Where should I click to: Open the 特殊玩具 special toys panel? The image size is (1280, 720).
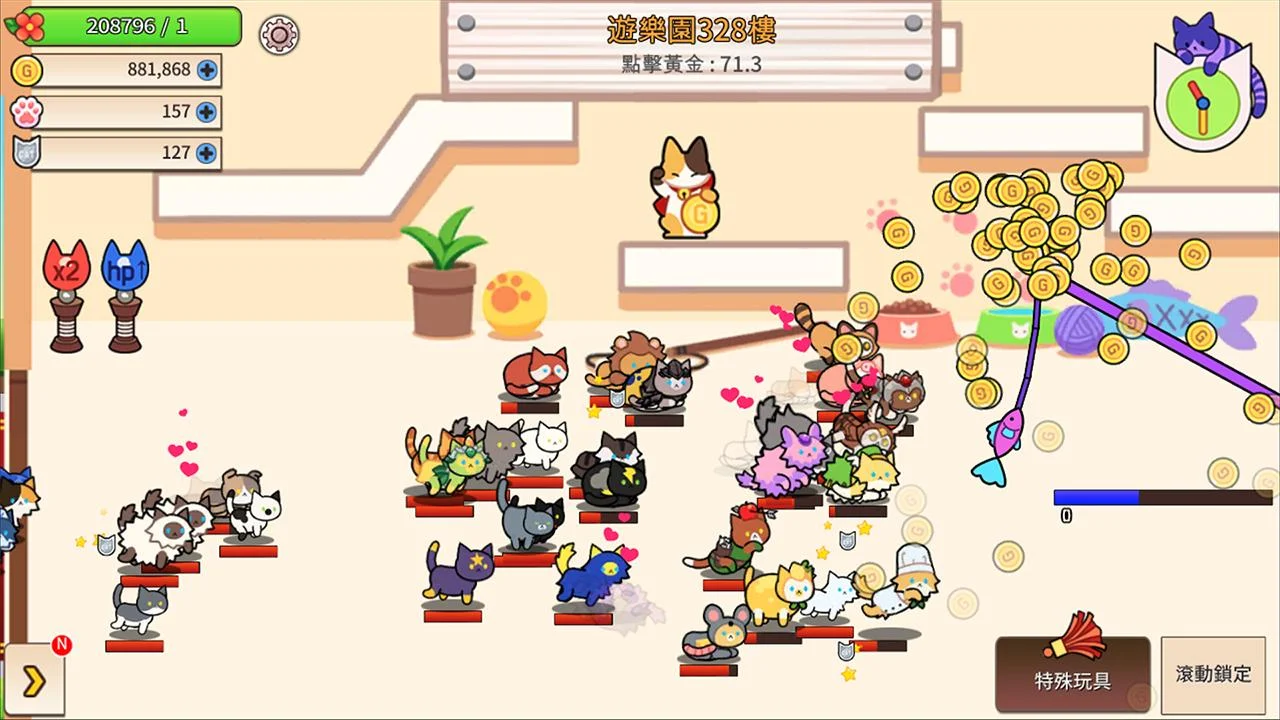point(1075,675)
